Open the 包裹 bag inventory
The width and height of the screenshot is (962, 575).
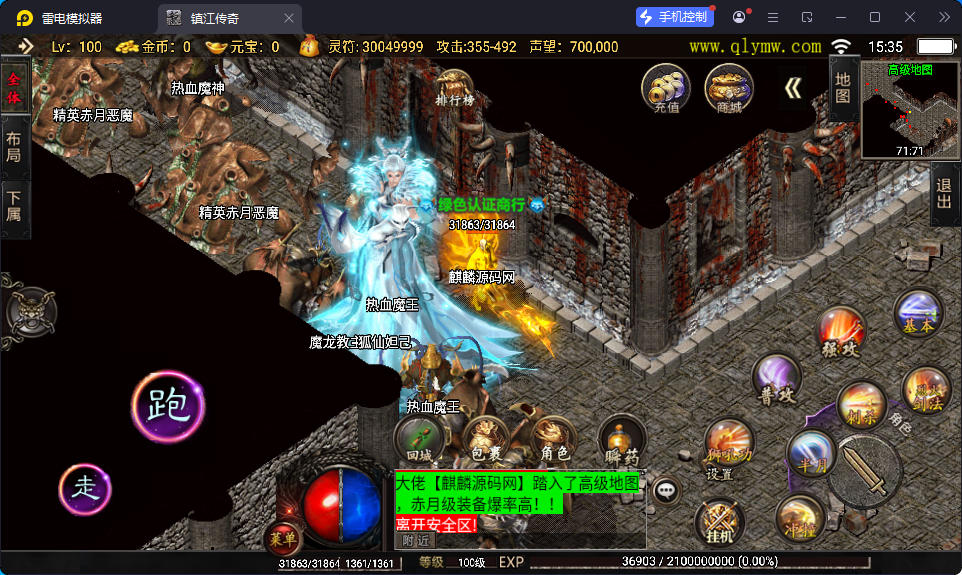[486, 438]
